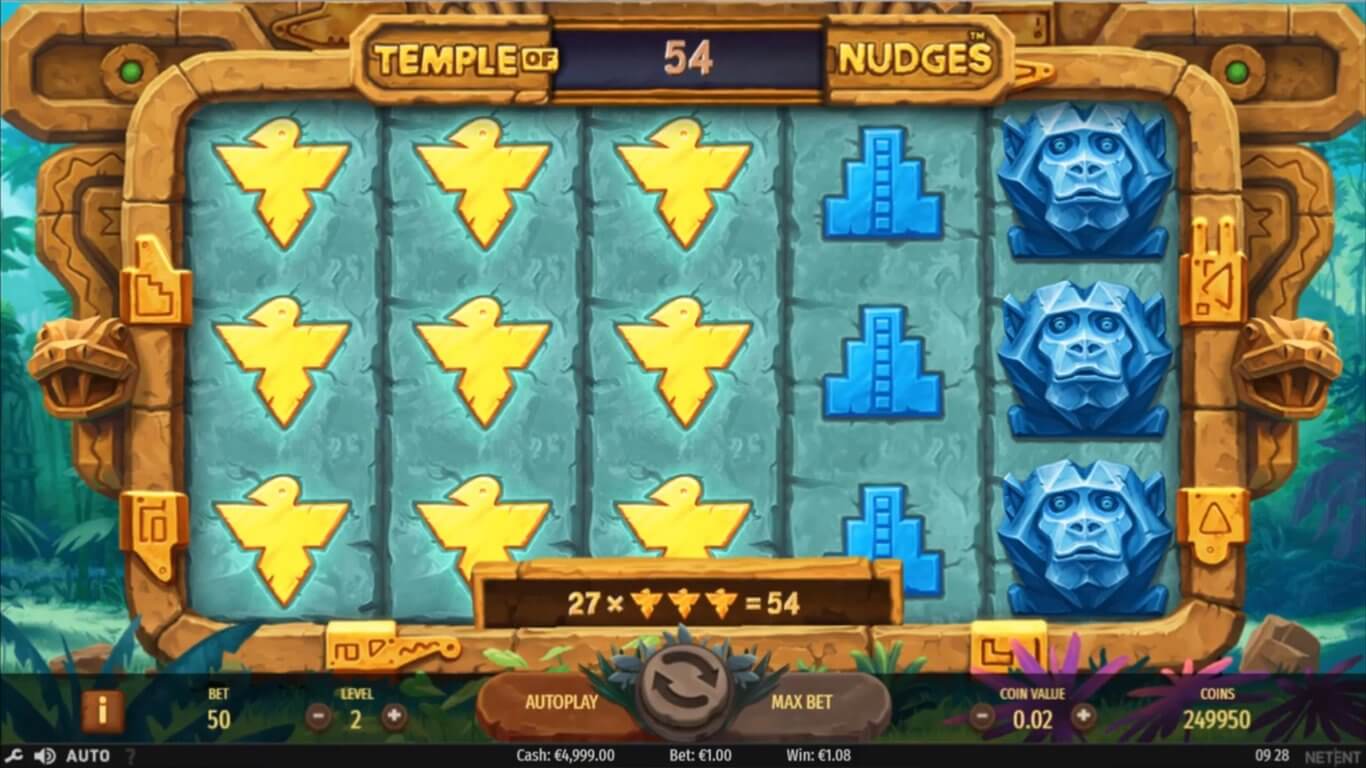
Task: Decrease the bet level
Action: 319,716
